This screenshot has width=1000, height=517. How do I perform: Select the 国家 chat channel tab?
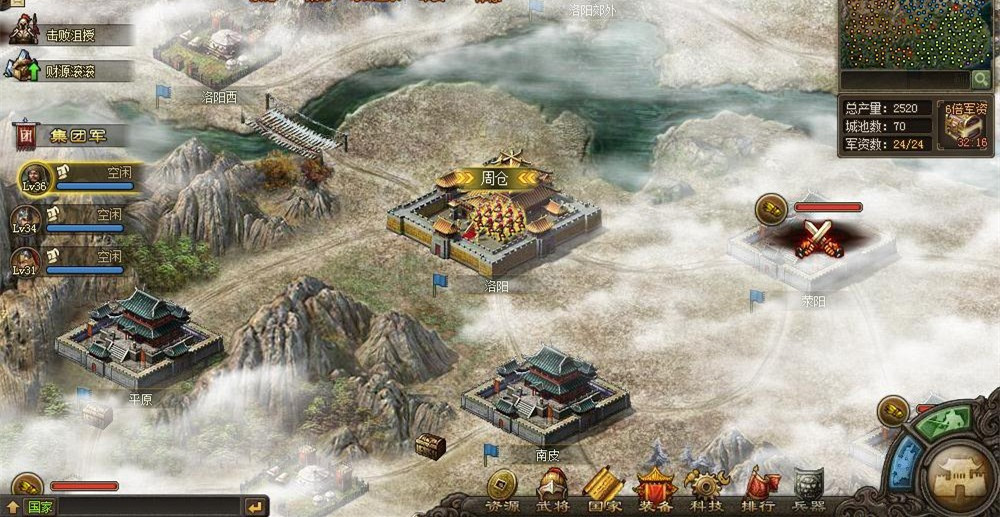tap(41, 507)
